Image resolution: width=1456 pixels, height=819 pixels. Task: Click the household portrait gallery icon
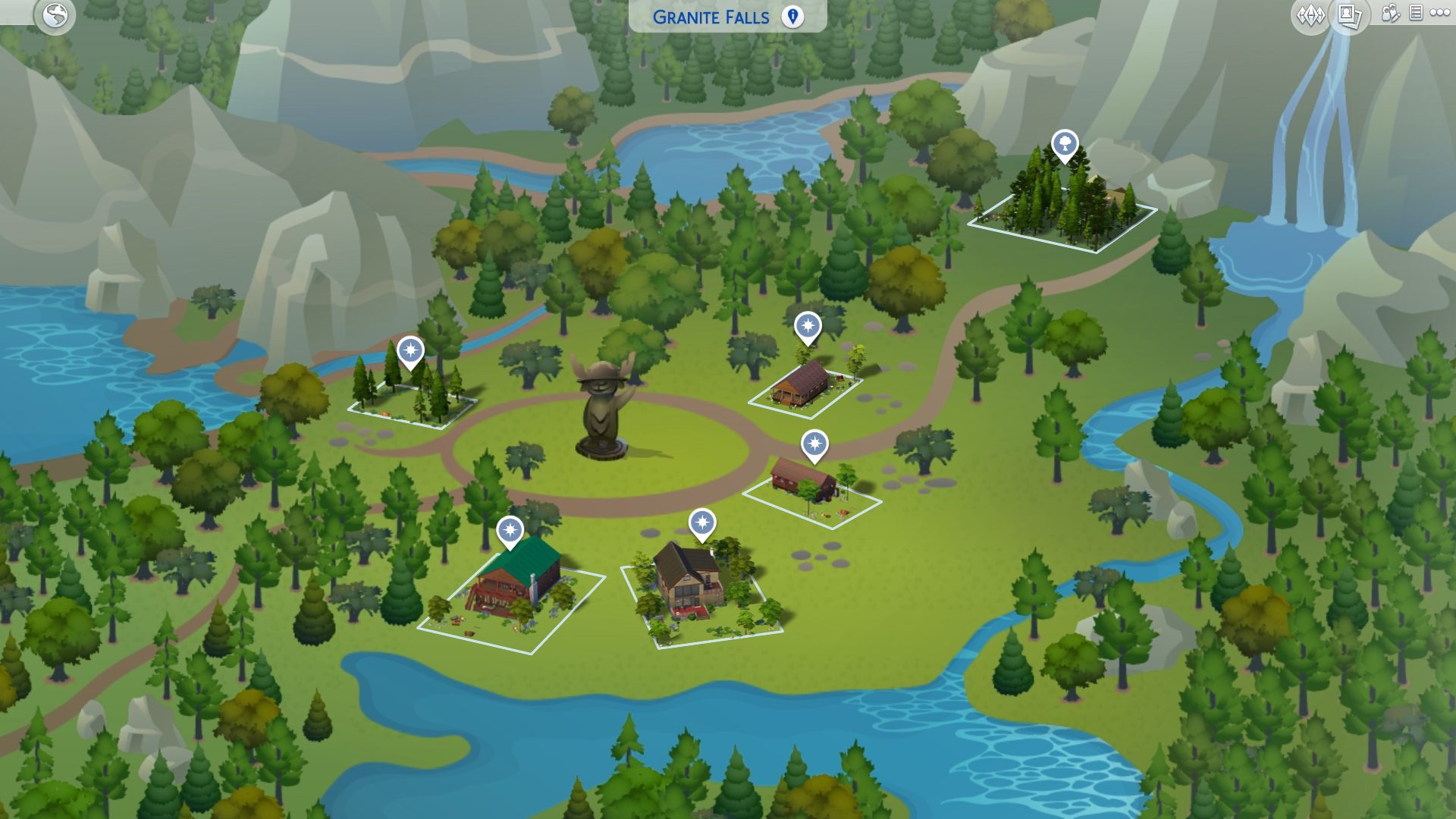pos(1349,14)
